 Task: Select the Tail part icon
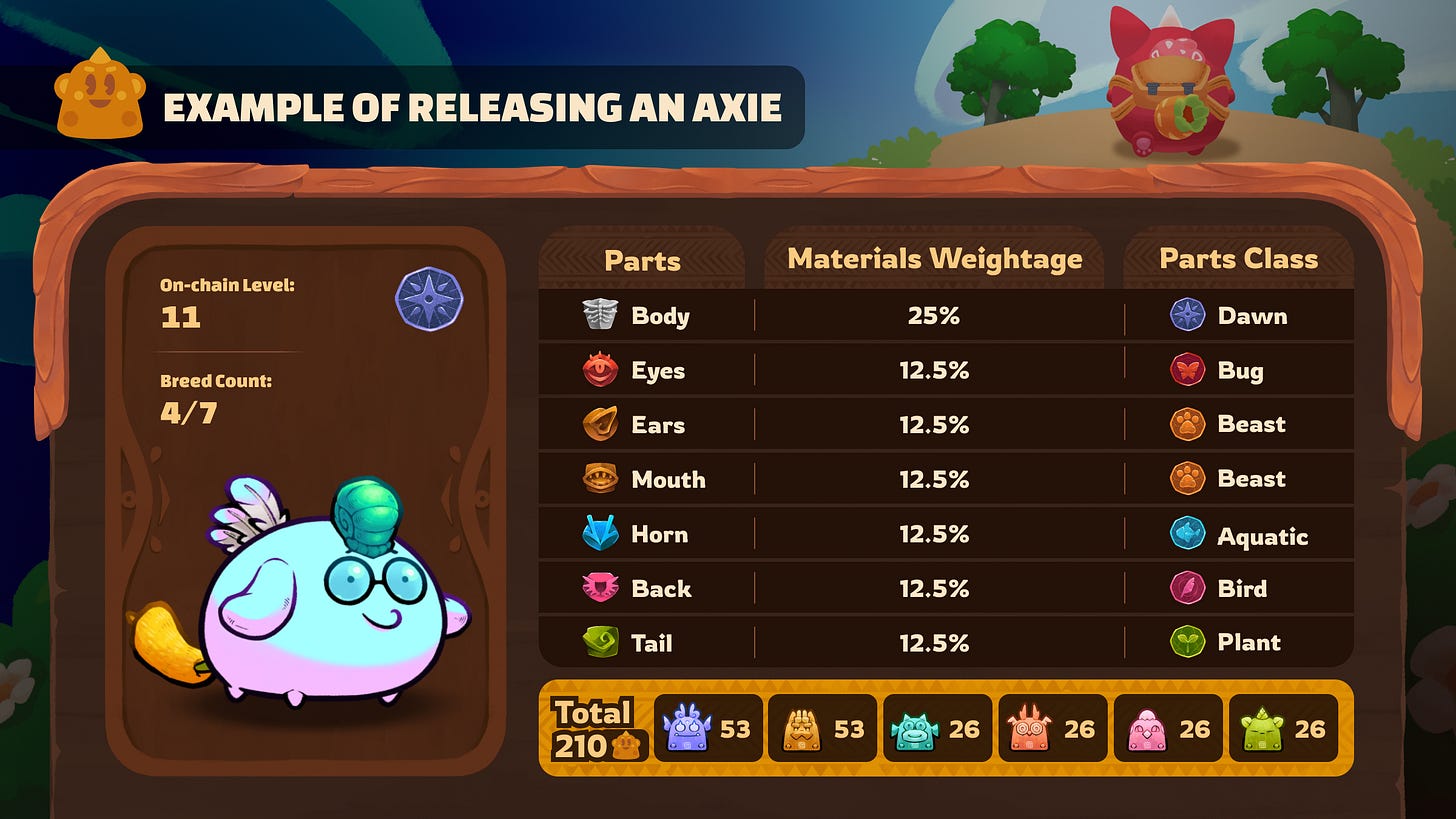pyautogui.click(x=600, y=643)
